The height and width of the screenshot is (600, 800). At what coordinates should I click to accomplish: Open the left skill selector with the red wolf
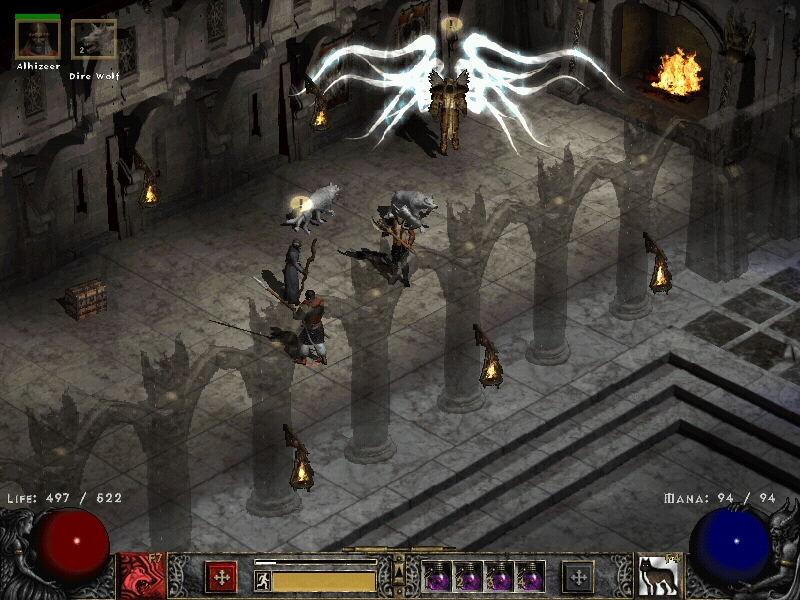142,576
